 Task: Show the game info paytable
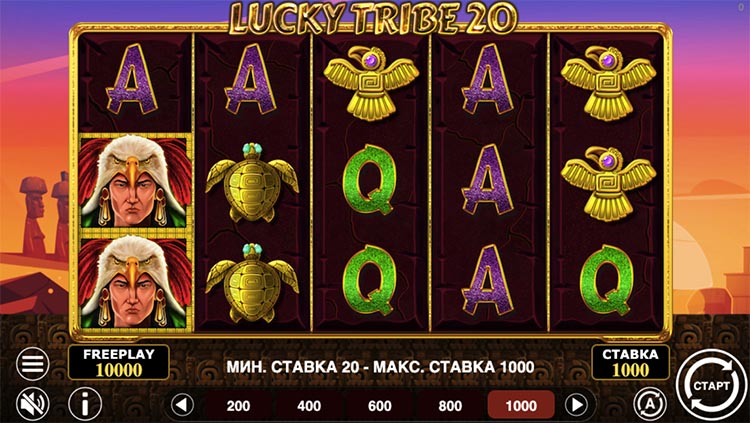tap(85, 404)
